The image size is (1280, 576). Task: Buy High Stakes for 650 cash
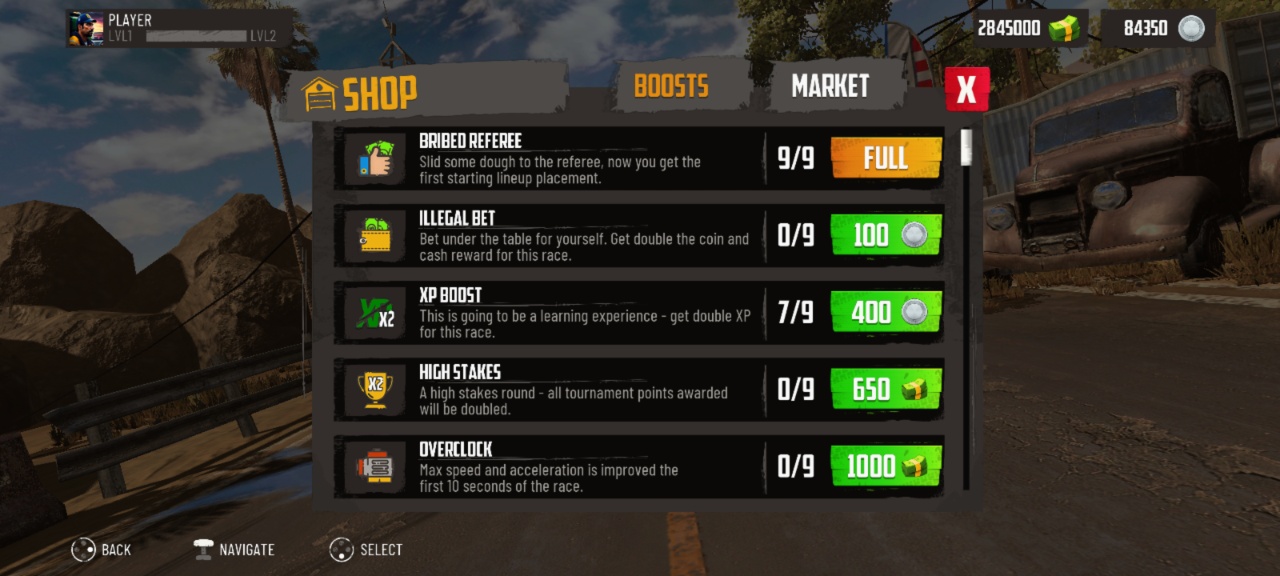pyautogui.click(x=886, y=389)
